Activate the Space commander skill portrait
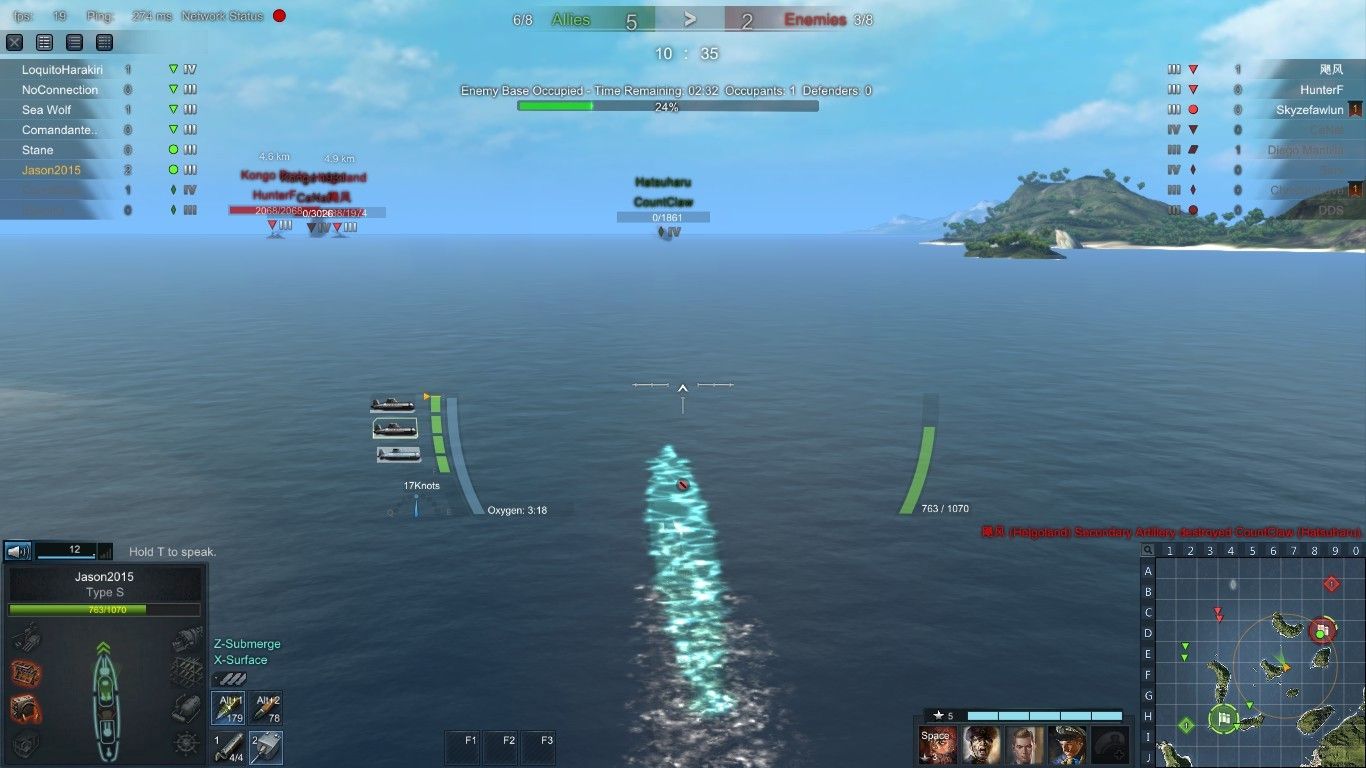Viewport: 1366px width, 768px height. click(938, 745)
